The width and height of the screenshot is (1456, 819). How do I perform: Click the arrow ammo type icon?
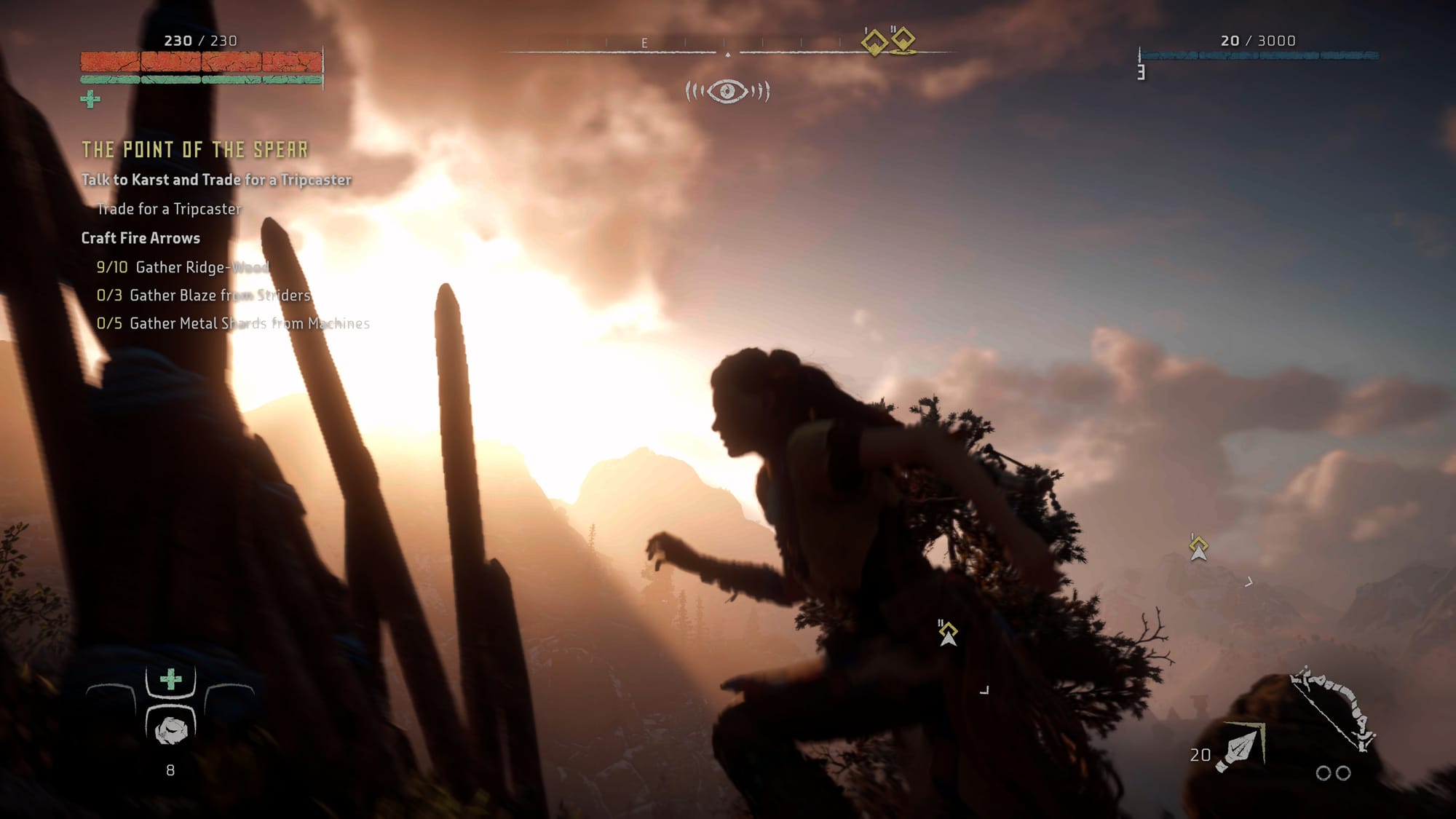pos(1242,746)
